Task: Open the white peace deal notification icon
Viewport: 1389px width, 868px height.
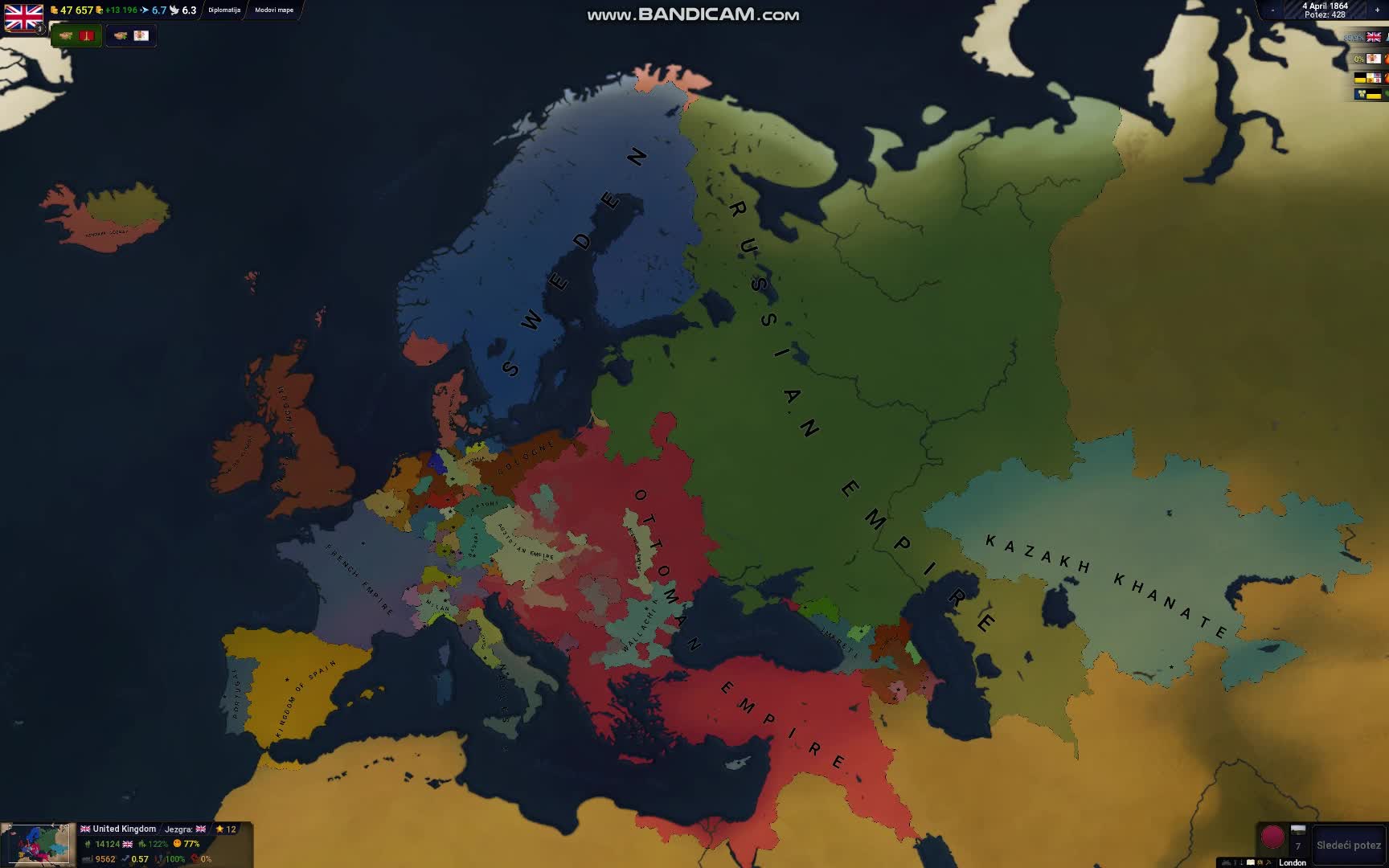Action: (x=130, y=35)
